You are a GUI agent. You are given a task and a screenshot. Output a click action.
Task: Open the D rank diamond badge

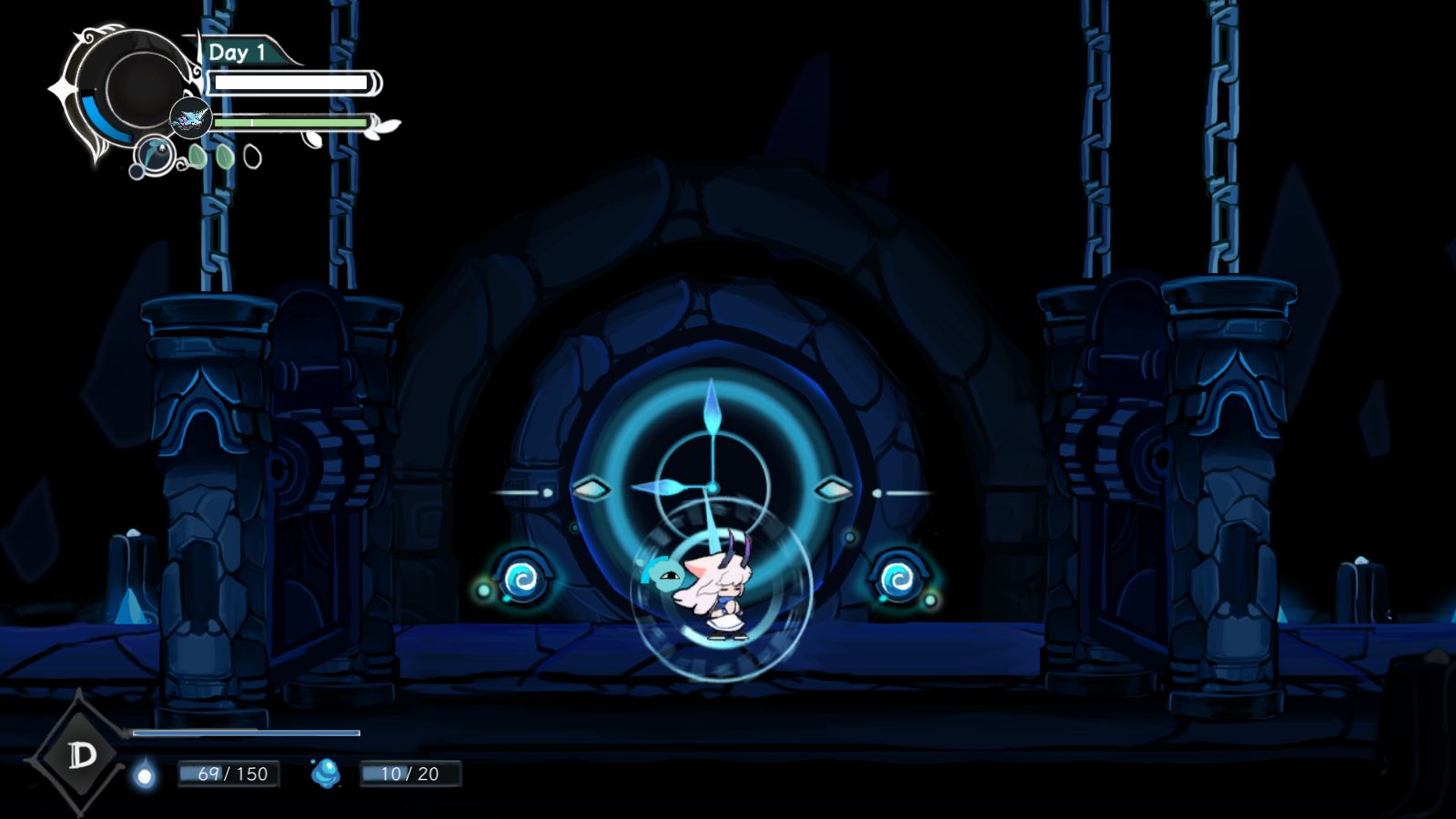click(x=81, y=753)
